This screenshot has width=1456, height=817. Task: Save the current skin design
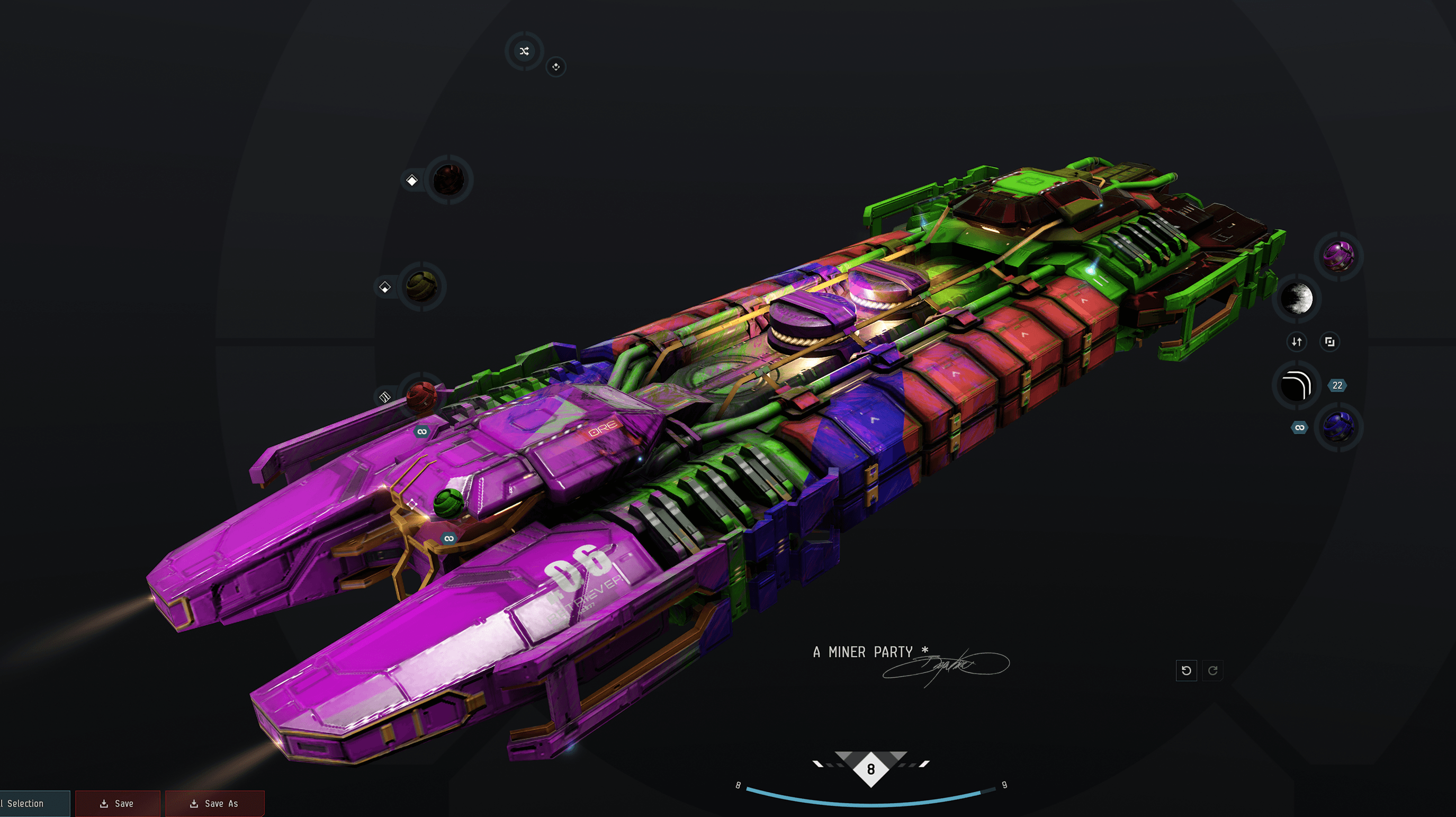pos(118,803)
